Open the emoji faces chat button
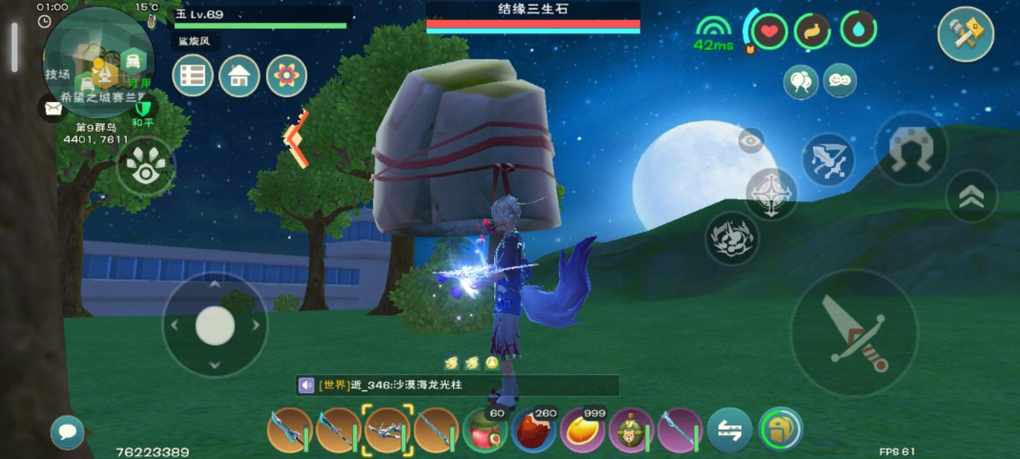Screen dimensions: 1020x459 click(x=840, y=81)
